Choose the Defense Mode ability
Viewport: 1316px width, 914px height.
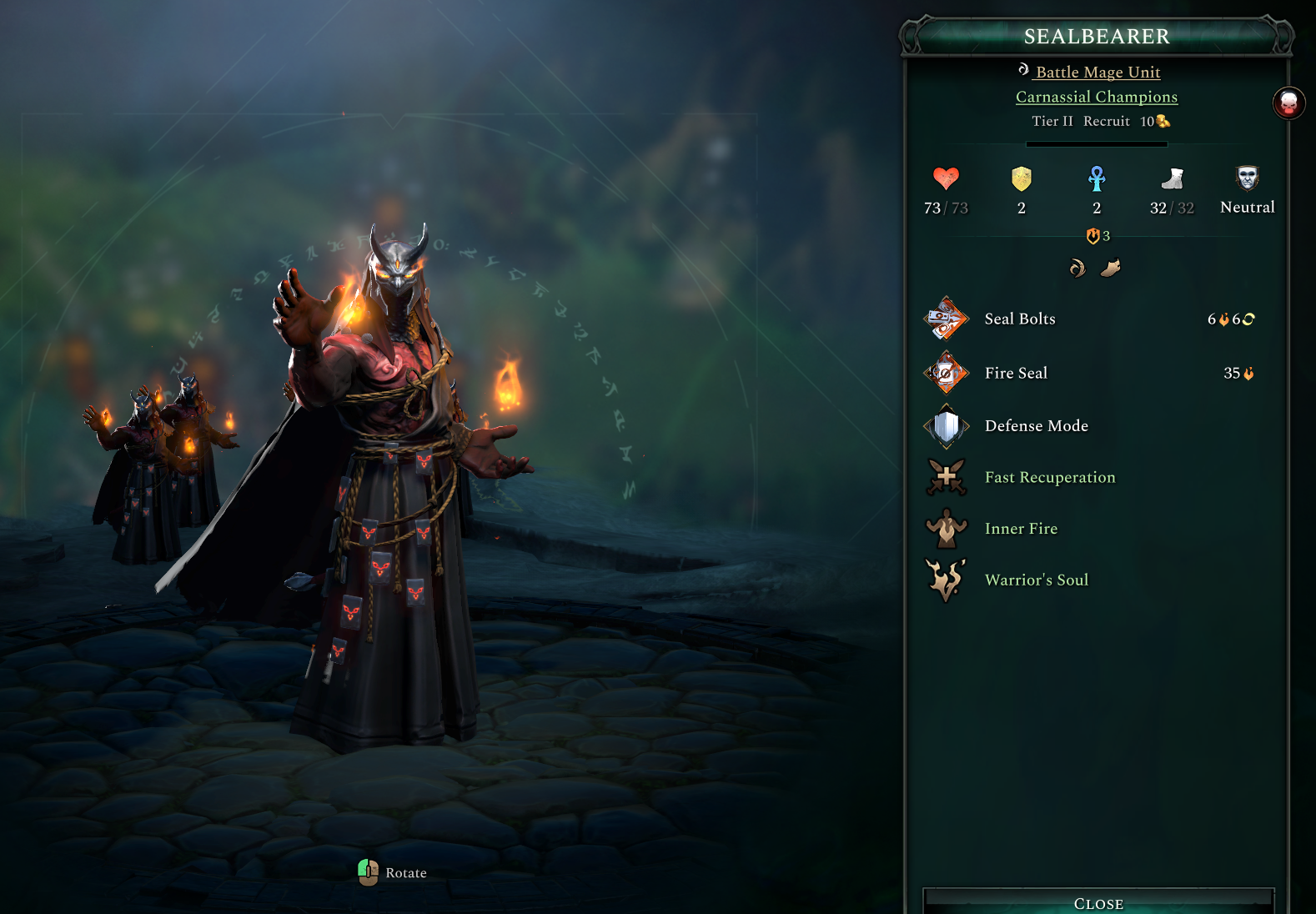[x=1036, y=426]
